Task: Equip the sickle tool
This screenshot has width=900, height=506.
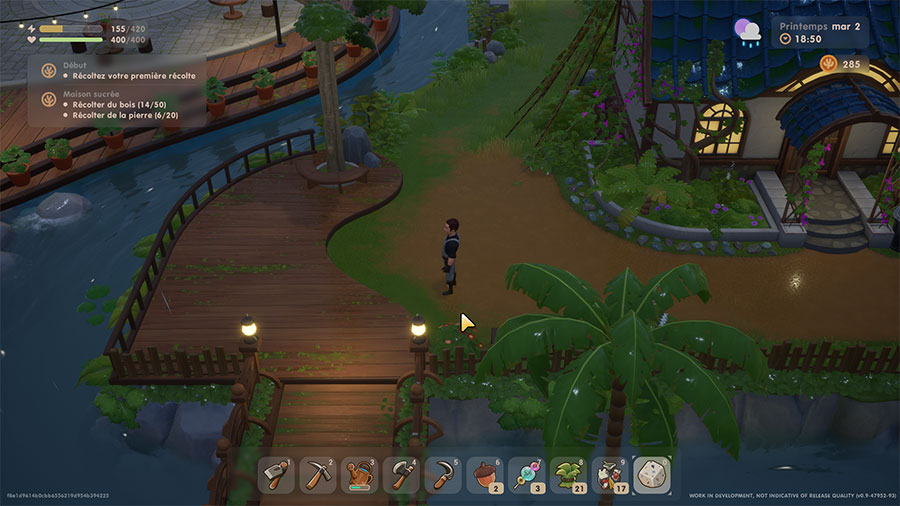Action: (x=443, y=475)
